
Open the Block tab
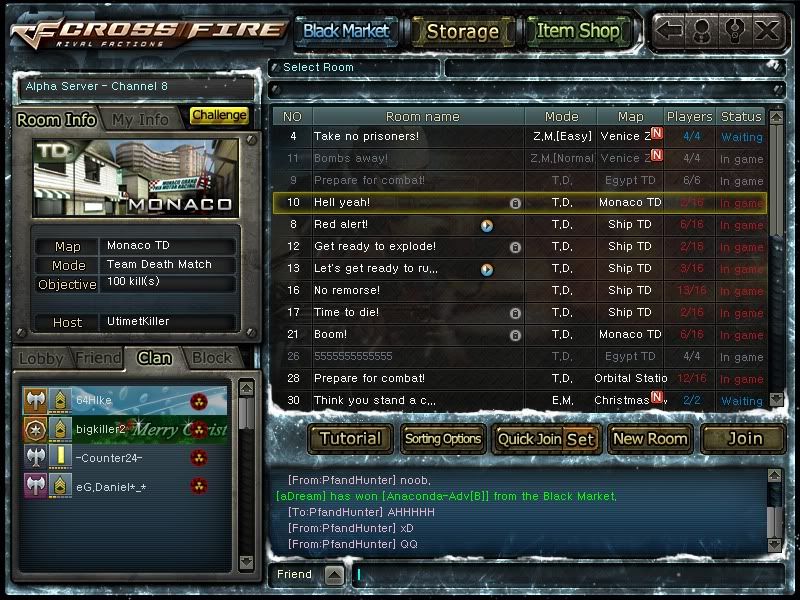pos(211,358)
